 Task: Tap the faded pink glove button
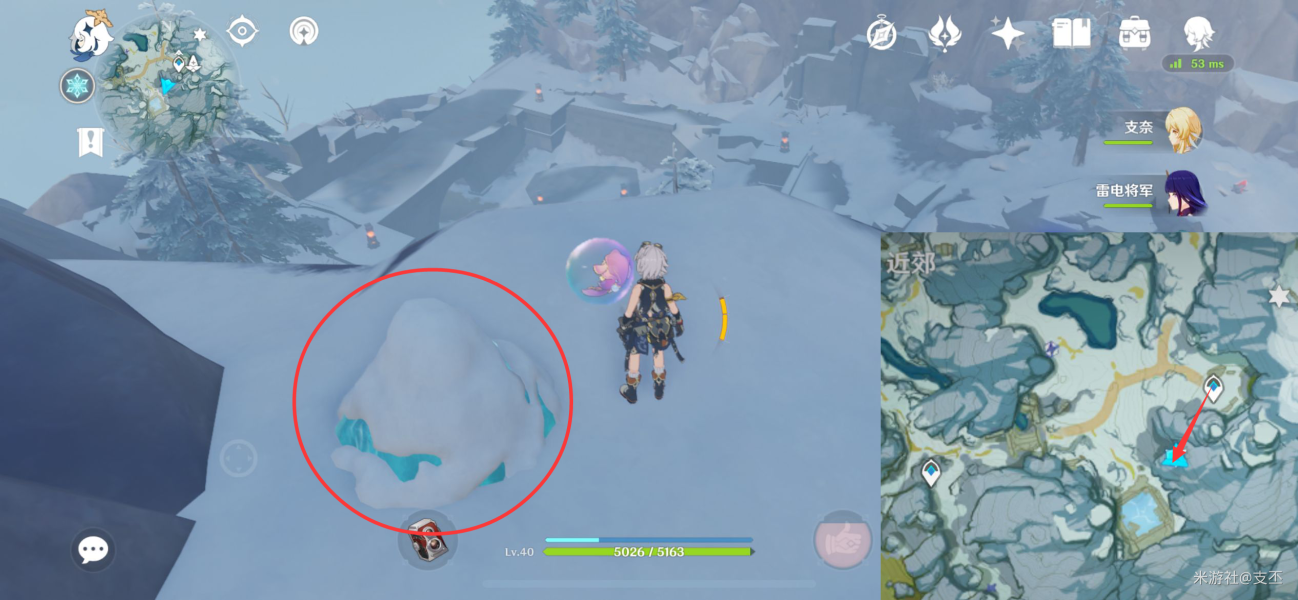842,540
